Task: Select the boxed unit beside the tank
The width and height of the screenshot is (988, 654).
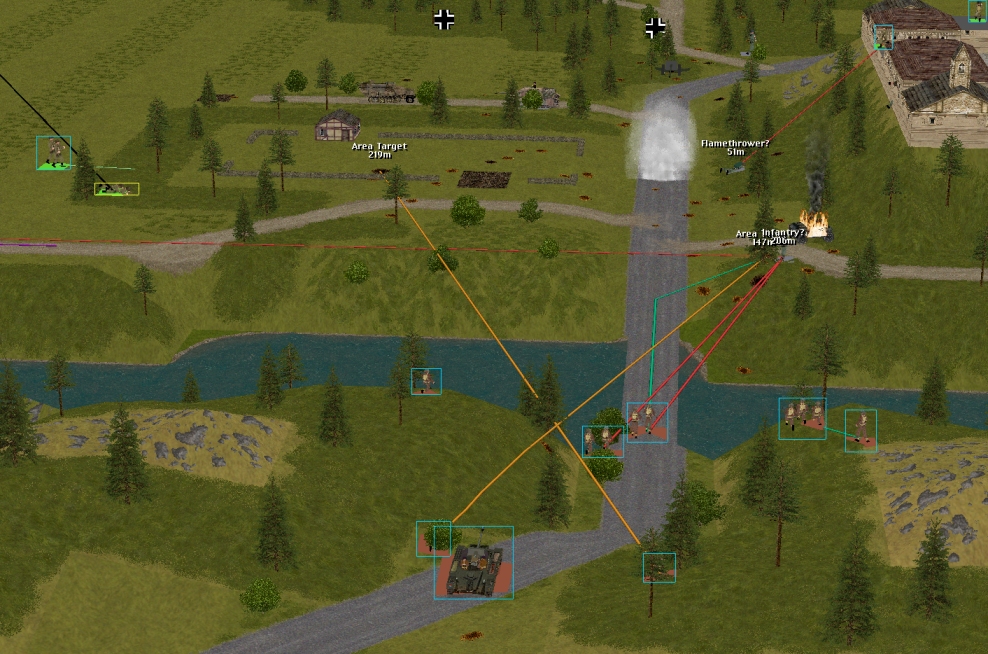Action: click(x=433, y=537)
